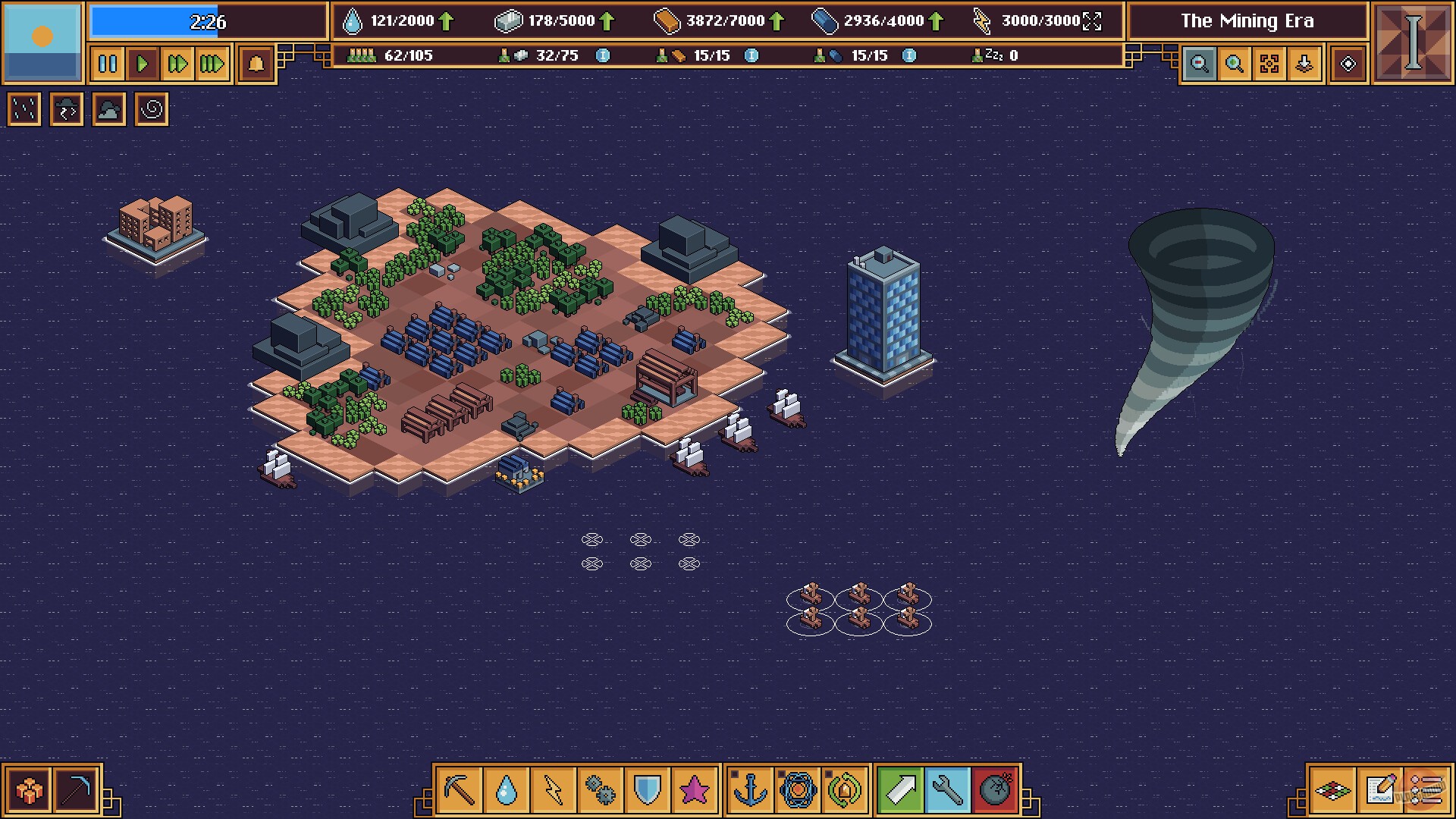
Task: Pause the game simulation
Action: (106, 65)
